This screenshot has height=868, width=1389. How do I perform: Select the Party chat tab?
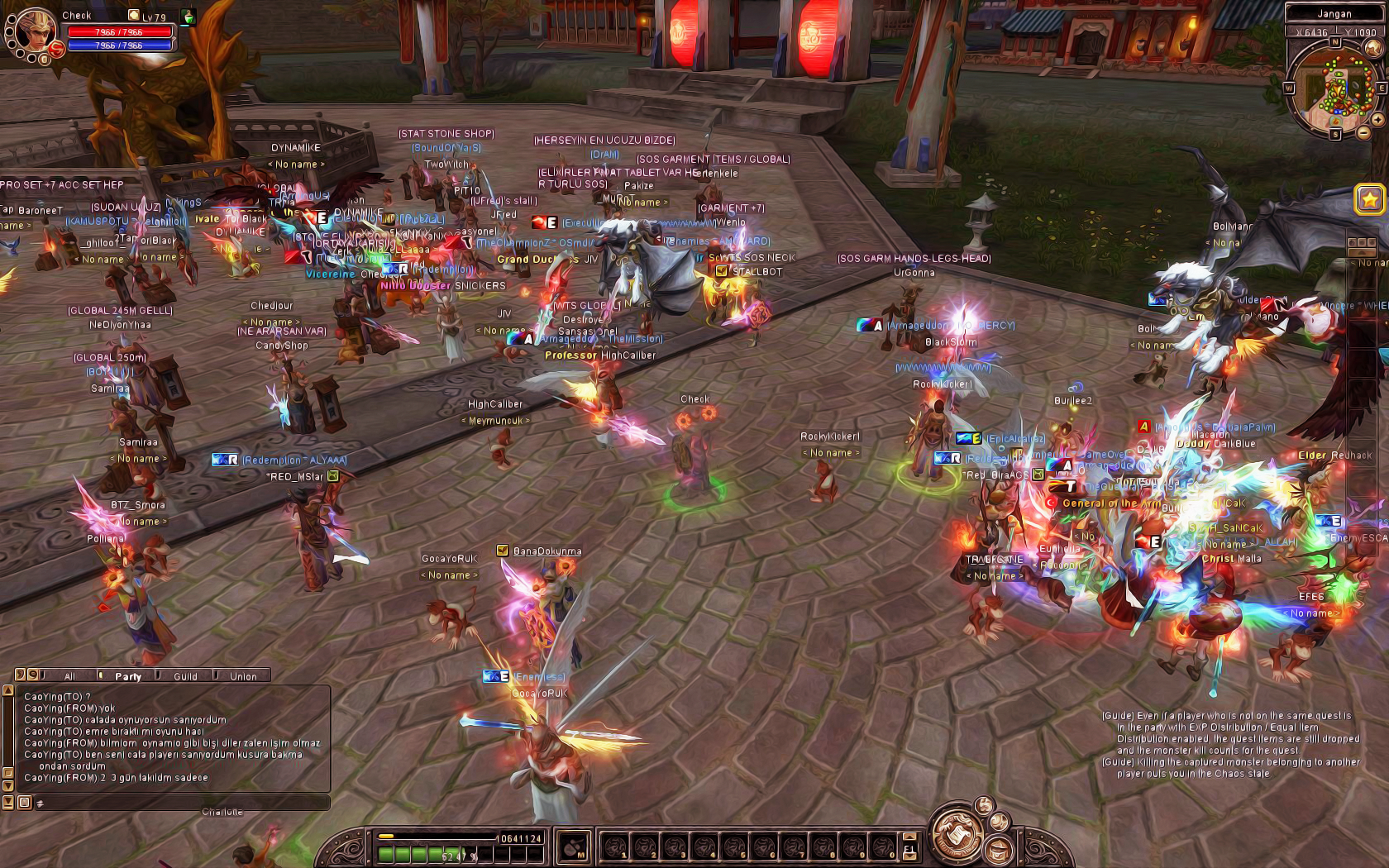127,676
